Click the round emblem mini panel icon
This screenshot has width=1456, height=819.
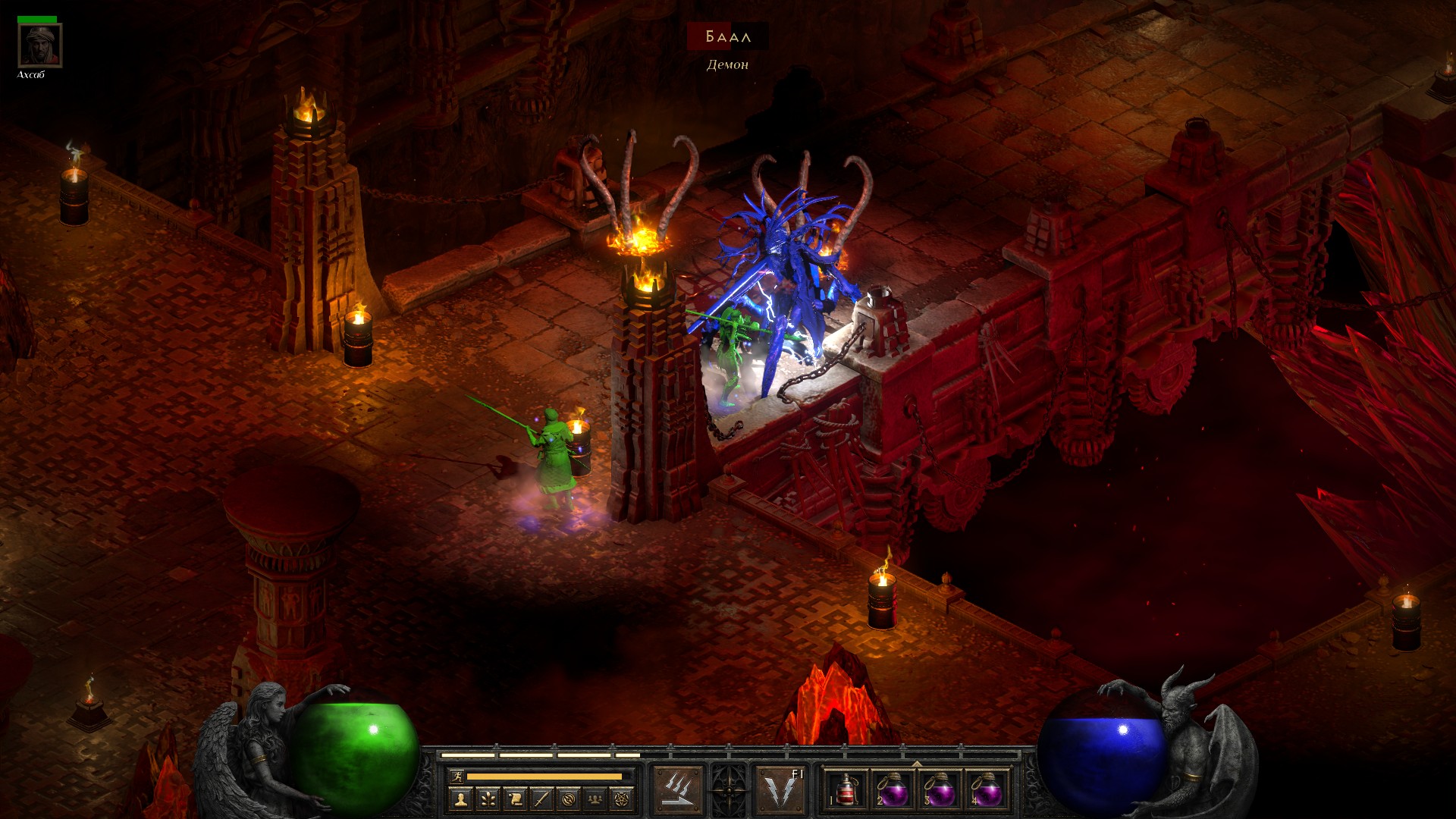569,799
